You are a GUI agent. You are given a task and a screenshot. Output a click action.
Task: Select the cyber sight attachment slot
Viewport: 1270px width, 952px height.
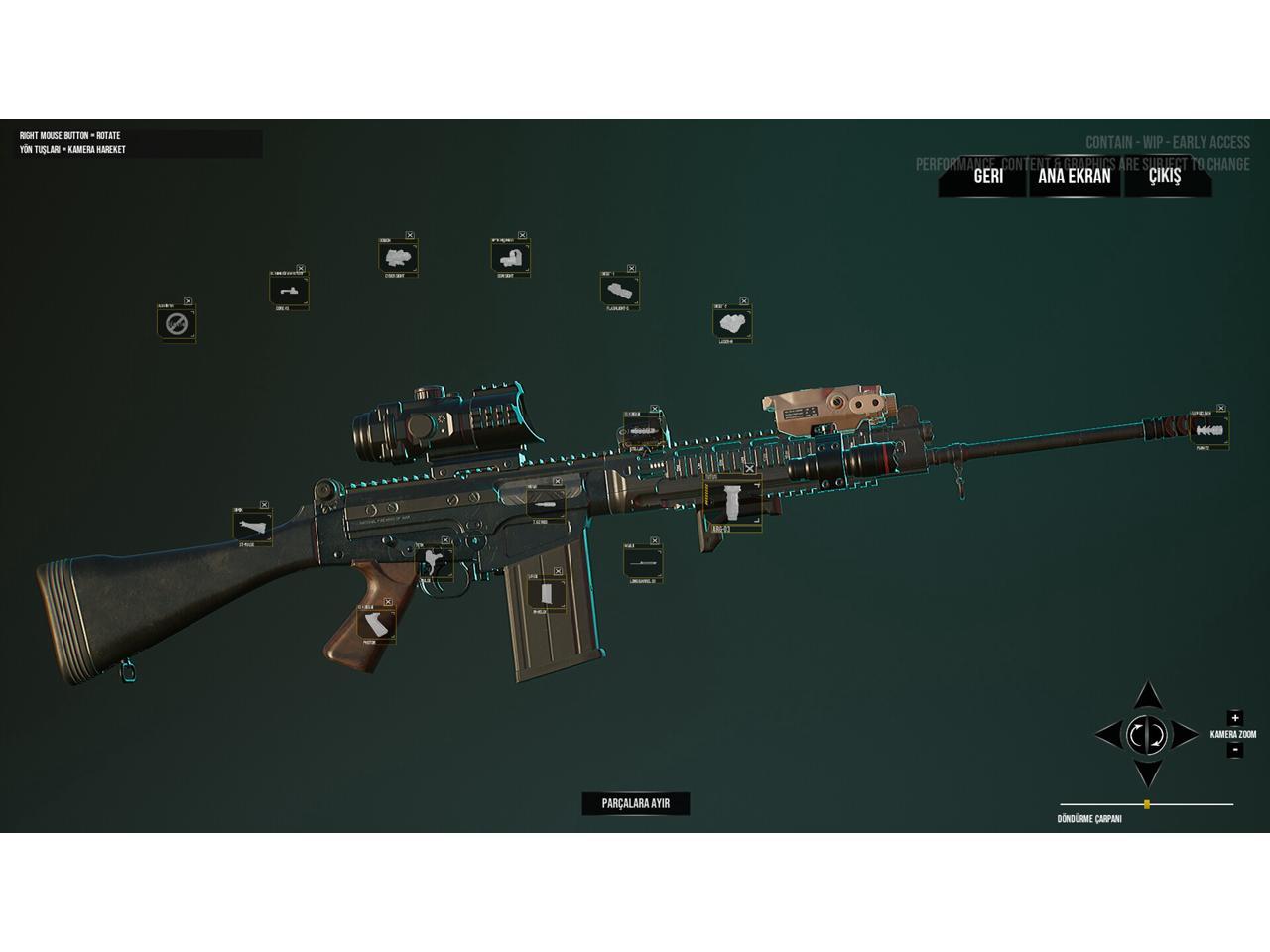tap(397, 258)
